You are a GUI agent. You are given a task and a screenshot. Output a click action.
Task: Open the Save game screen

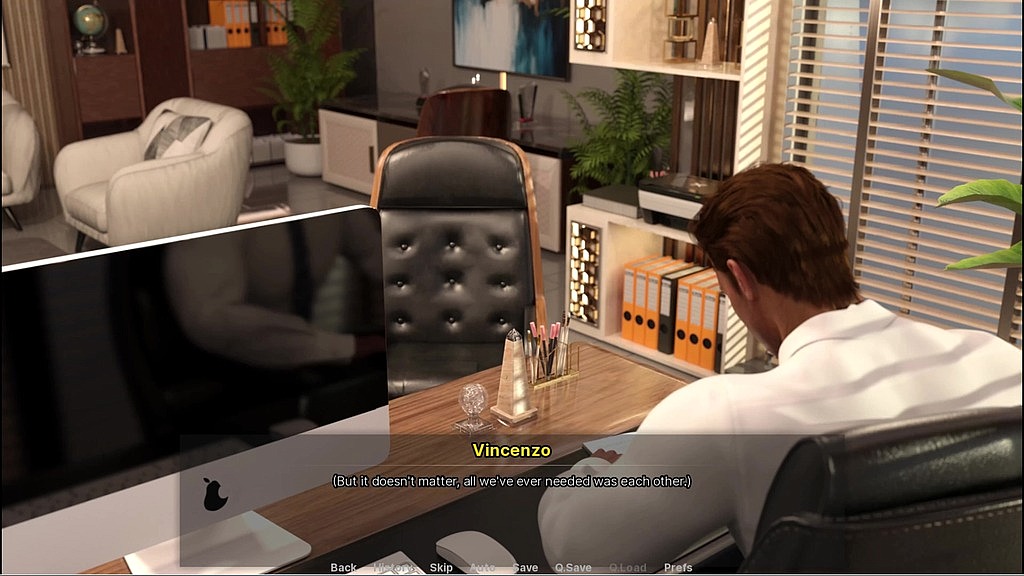point(525,567)
